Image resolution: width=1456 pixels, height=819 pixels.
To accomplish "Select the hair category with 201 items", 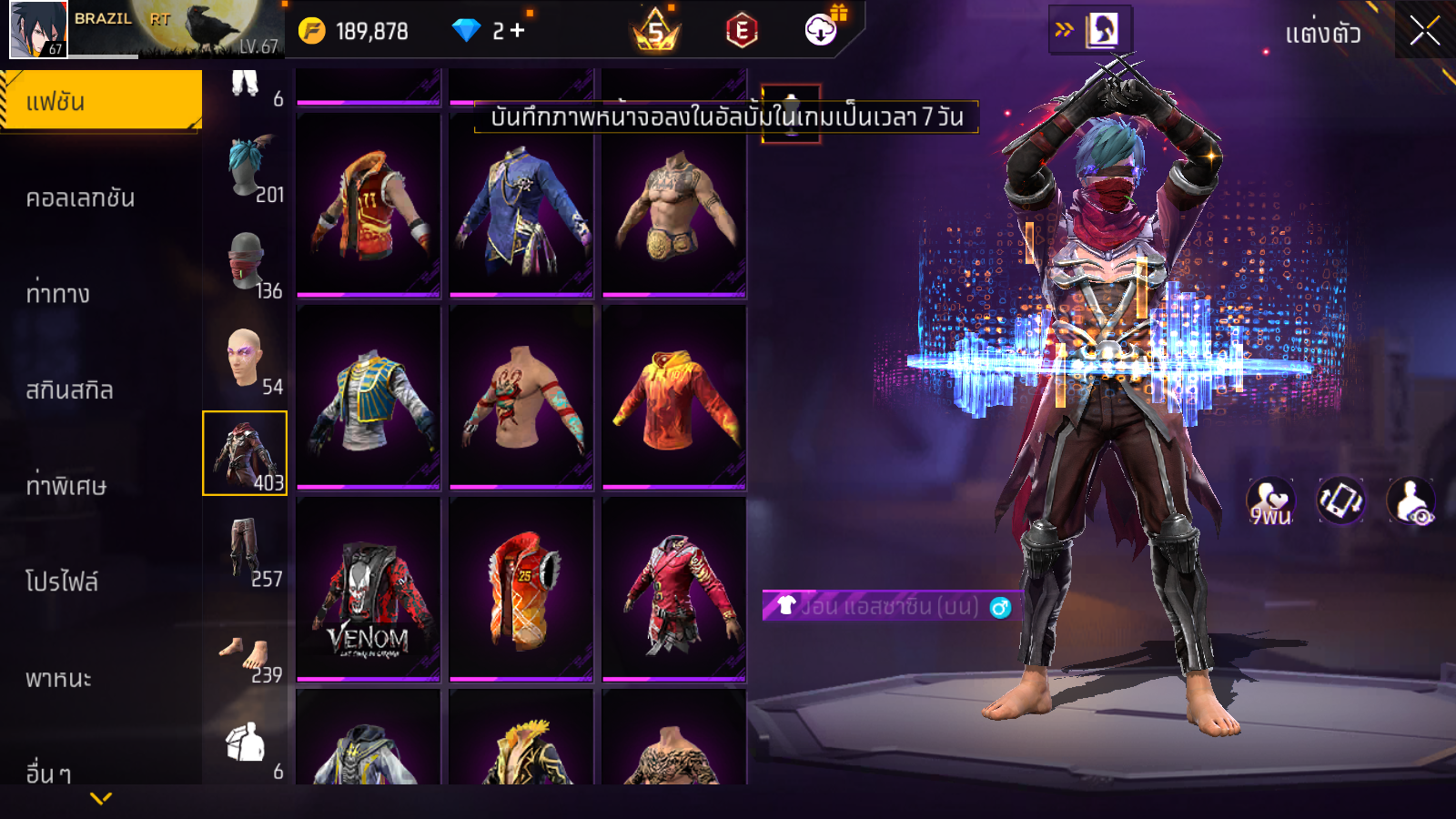I will (246, 169).
